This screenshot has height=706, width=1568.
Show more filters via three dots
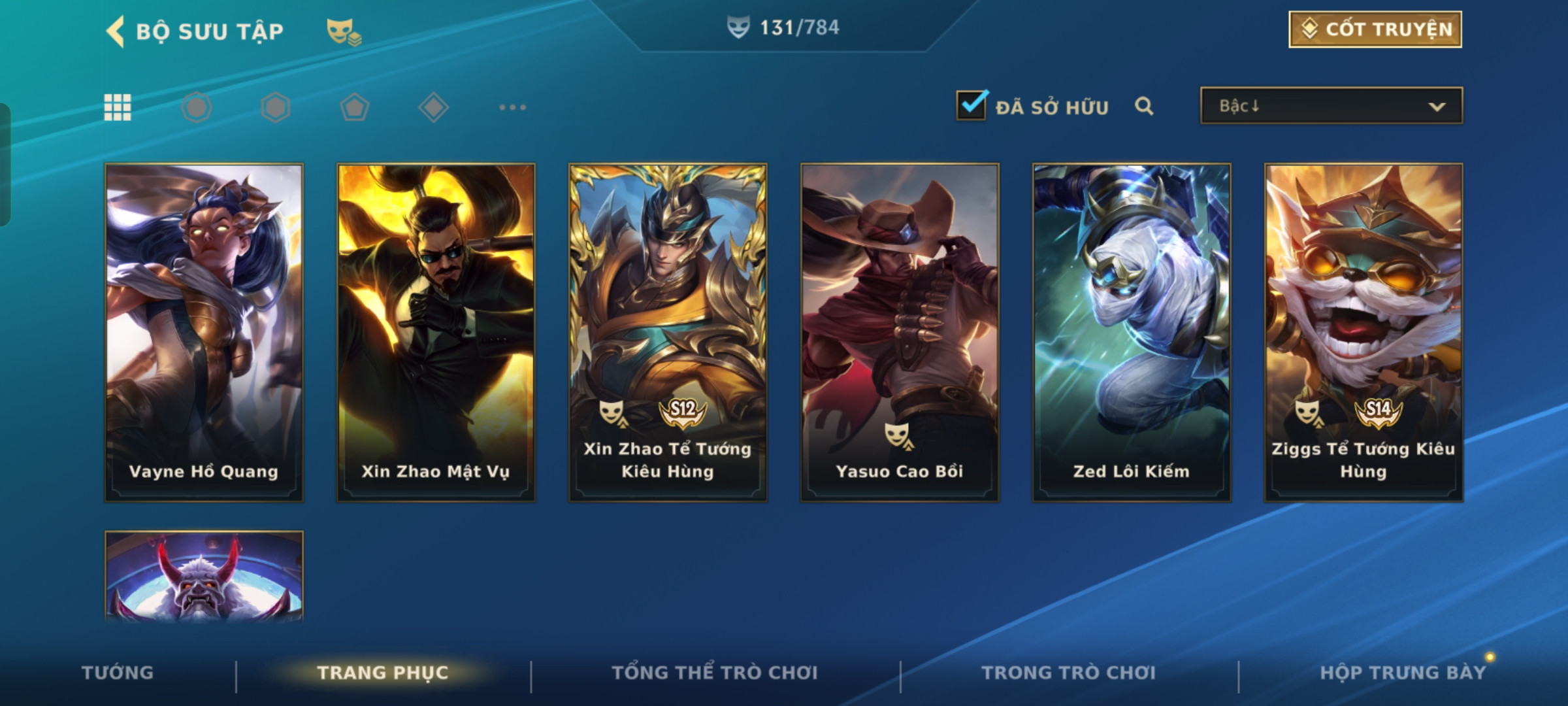point(512,107)
